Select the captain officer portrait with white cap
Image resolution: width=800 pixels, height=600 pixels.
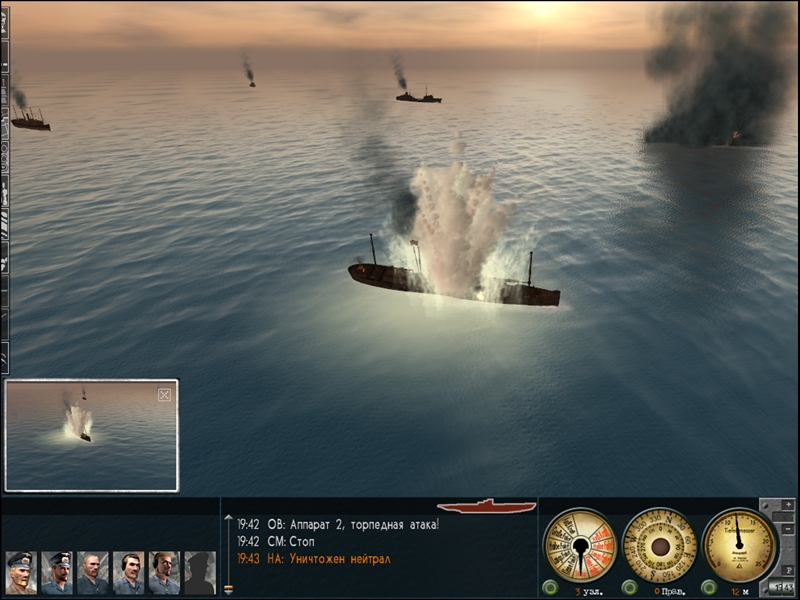20,573
